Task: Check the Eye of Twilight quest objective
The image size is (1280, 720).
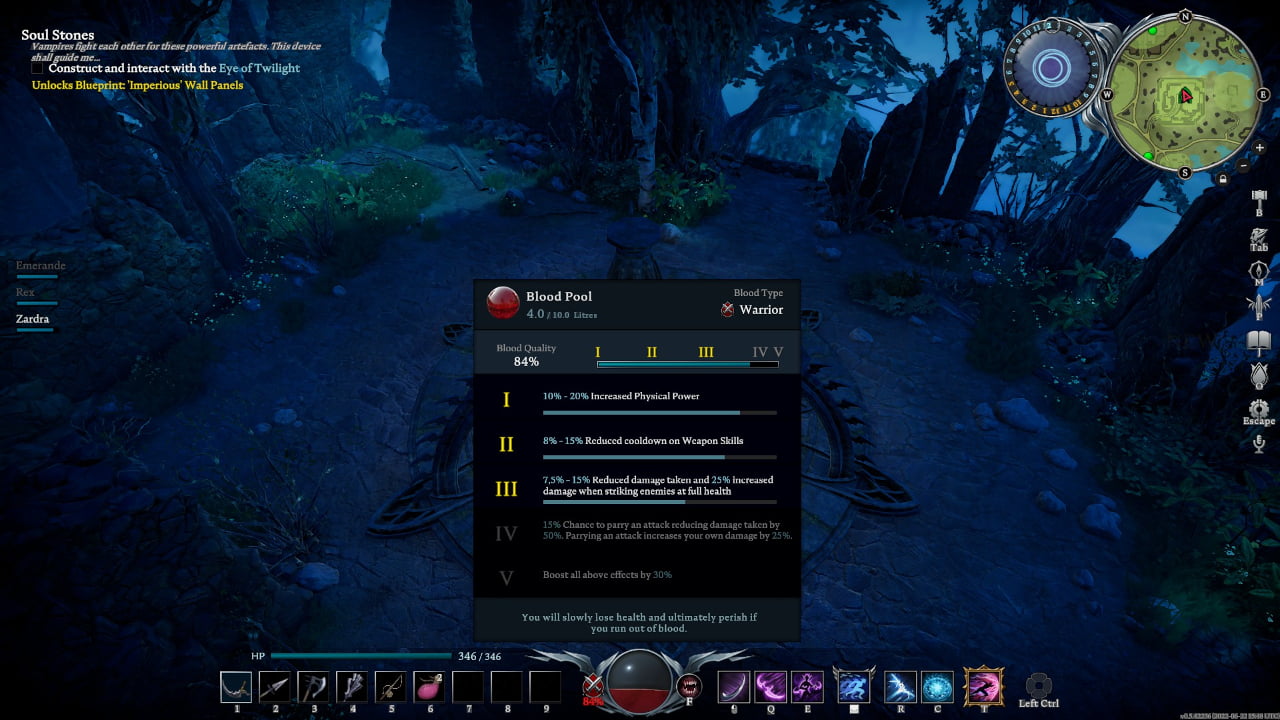Action: click(x=37, y=69)
